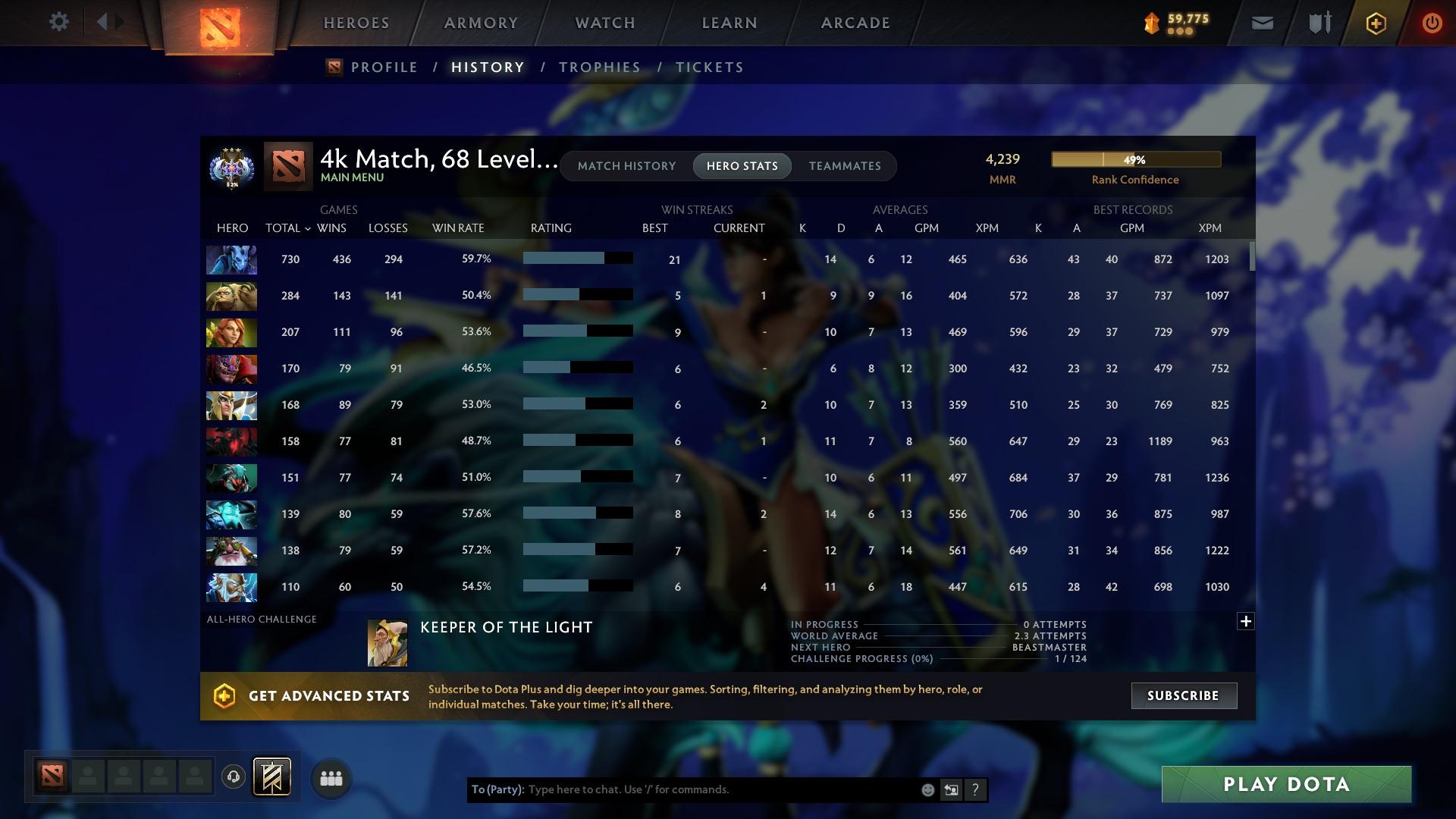Switch to the TROPHIES tab
This screenshot has height=819, width=1456.
pyautogui.click(x=599, y=67)
